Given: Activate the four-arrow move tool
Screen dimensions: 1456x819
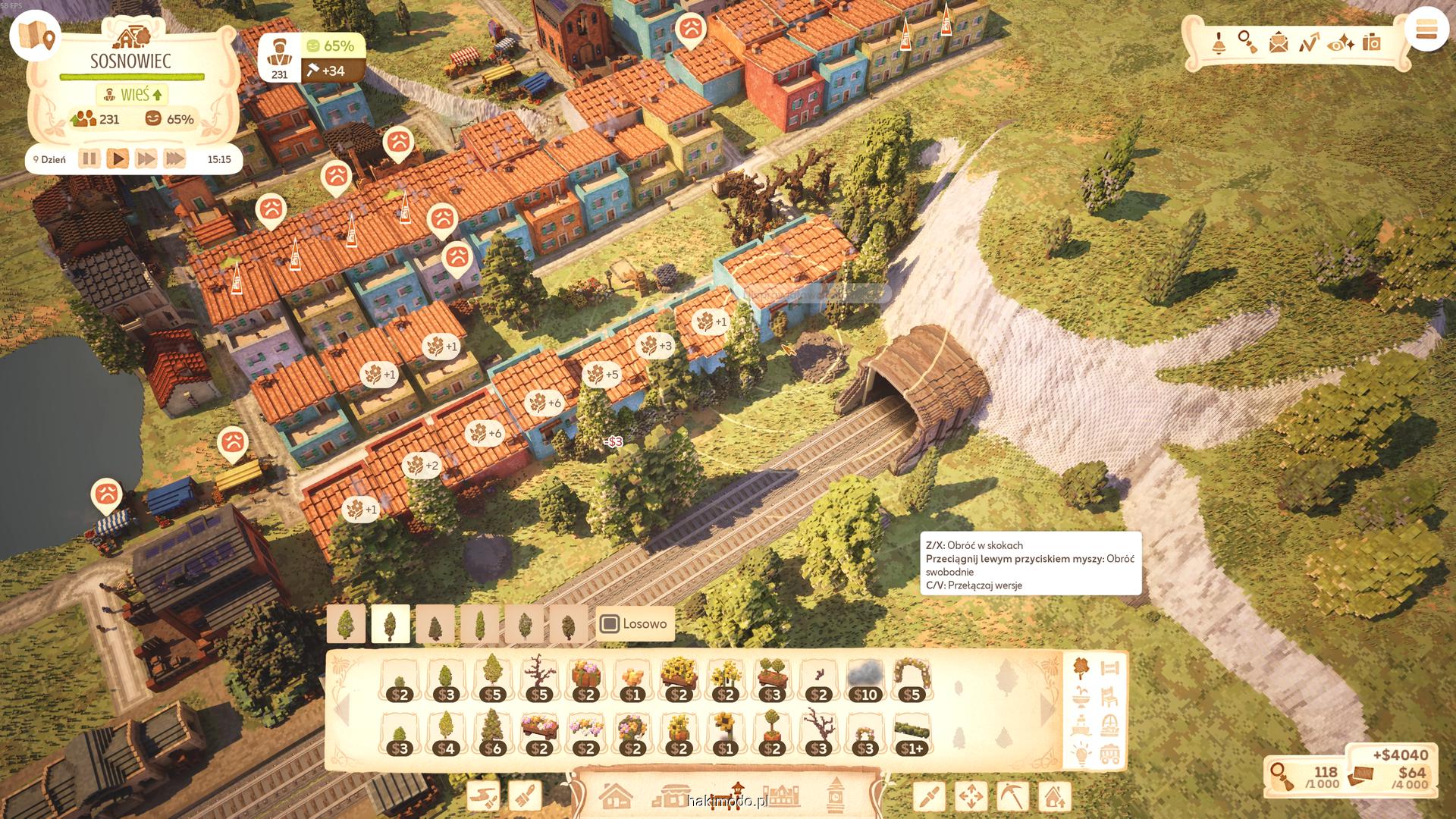Looking at the screenshot, I should (971, 796).
